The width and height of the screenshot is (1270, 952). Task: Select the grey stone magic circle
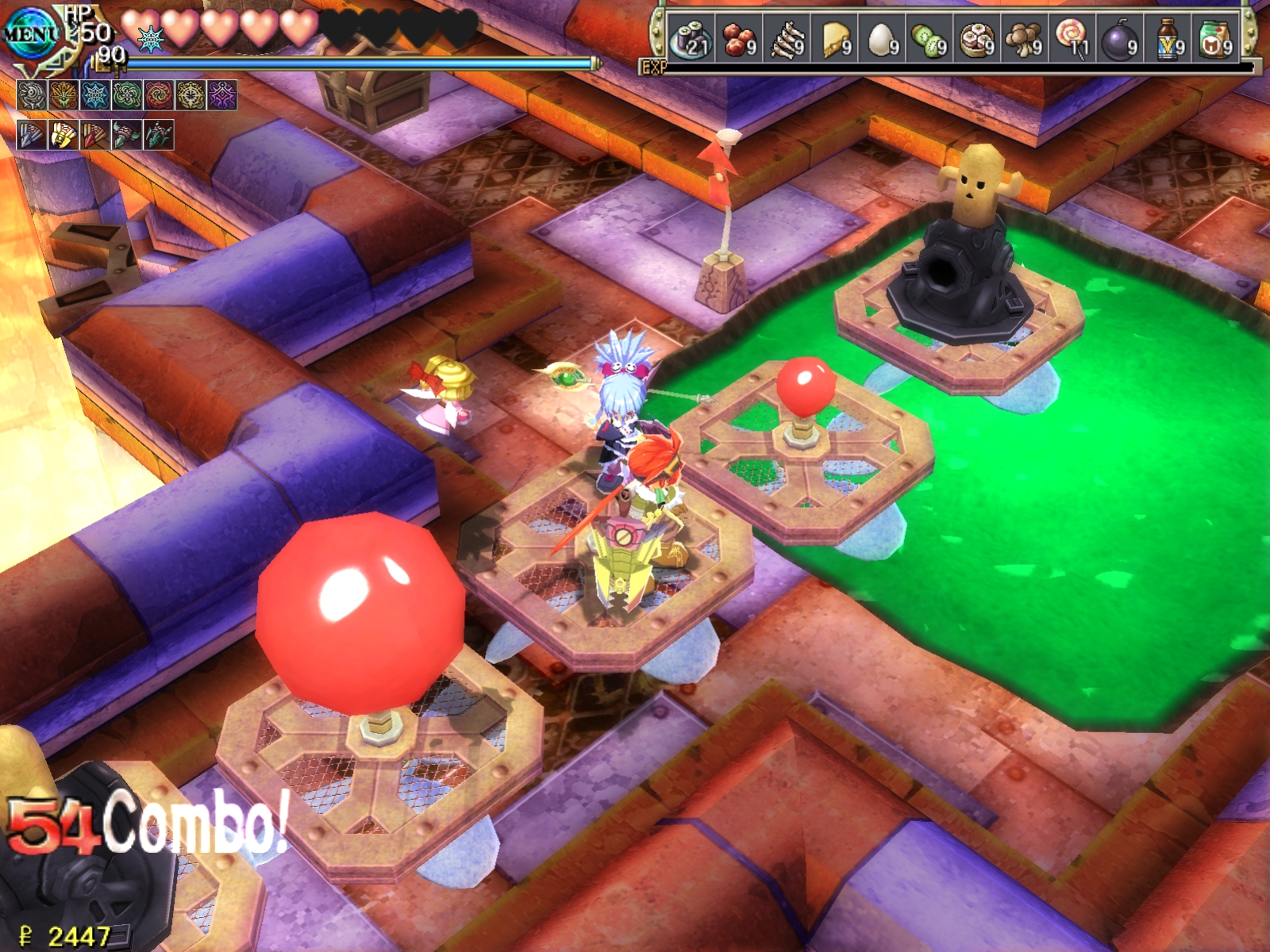click(x=32, y=95)
